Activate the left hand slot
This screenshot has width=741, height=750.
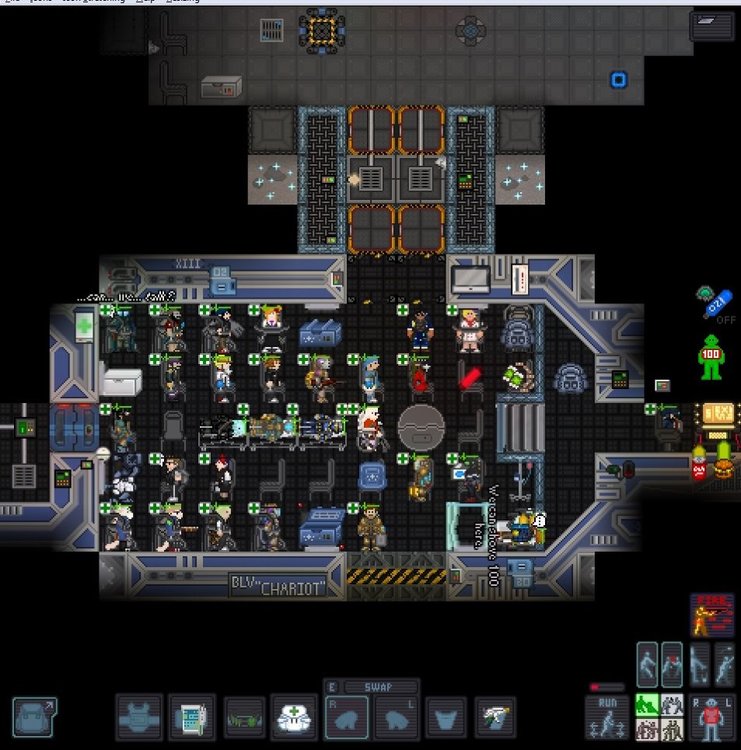397,718
